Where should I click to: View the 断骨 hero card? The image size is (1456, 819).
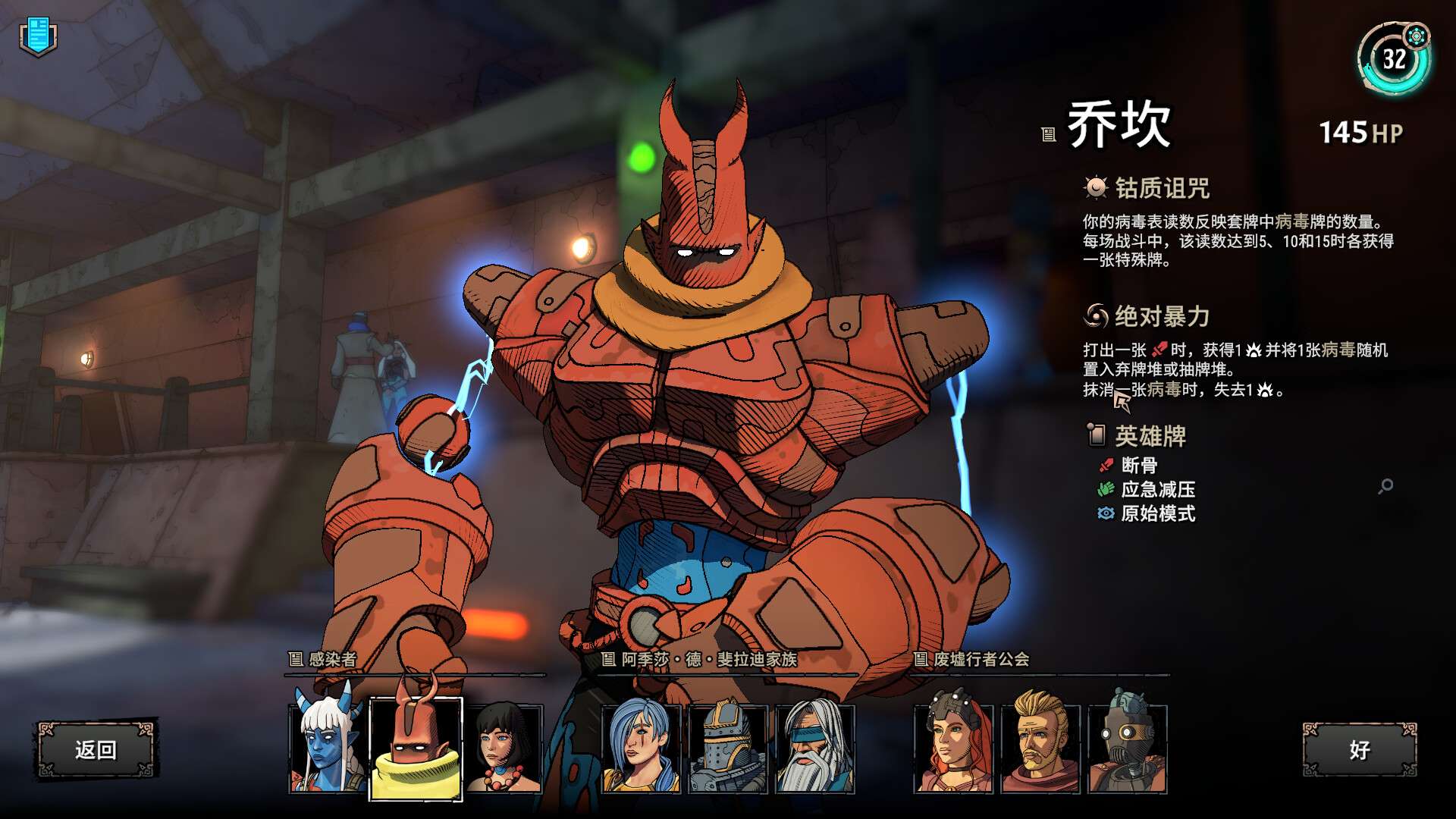[x=1139, y=465]
